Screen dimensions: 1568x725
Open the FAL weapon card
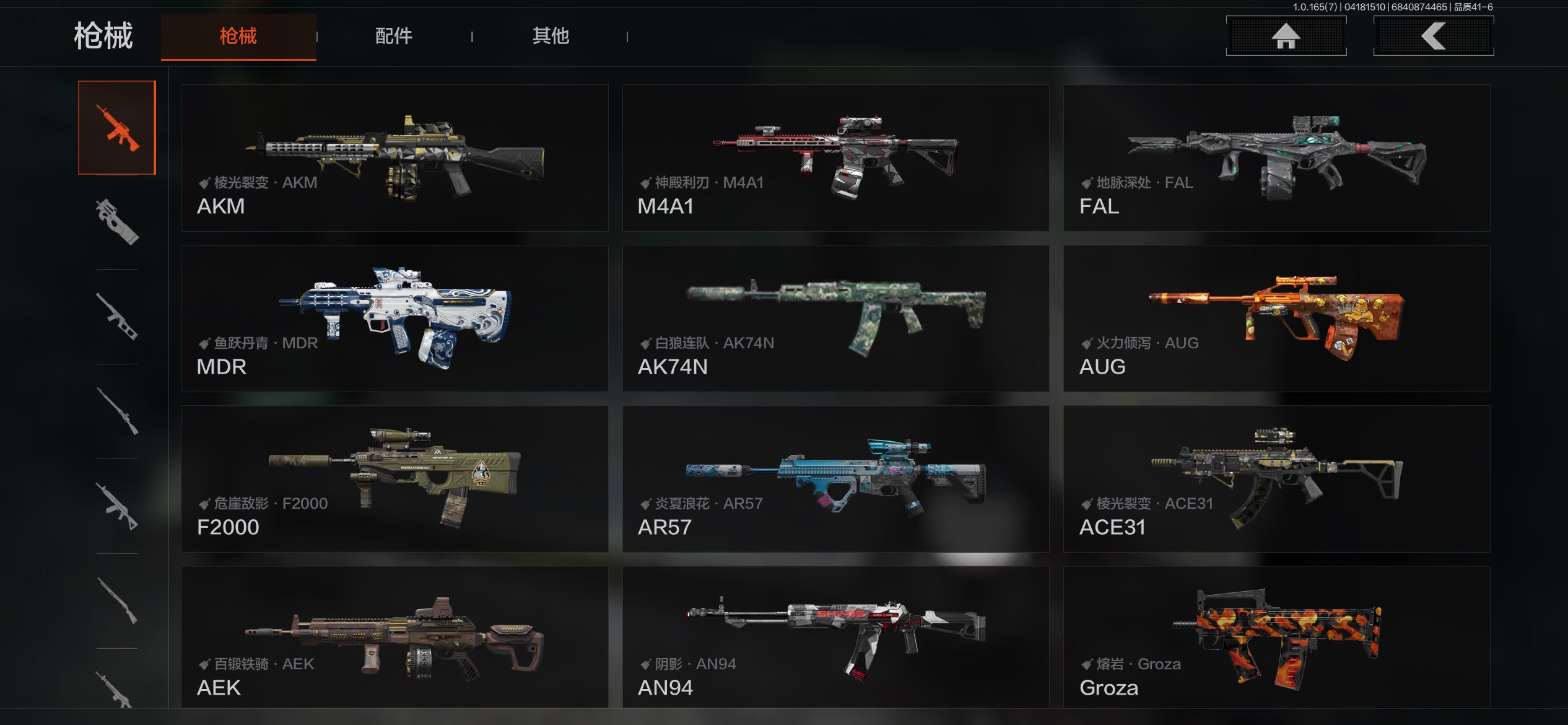(1276, 158)
